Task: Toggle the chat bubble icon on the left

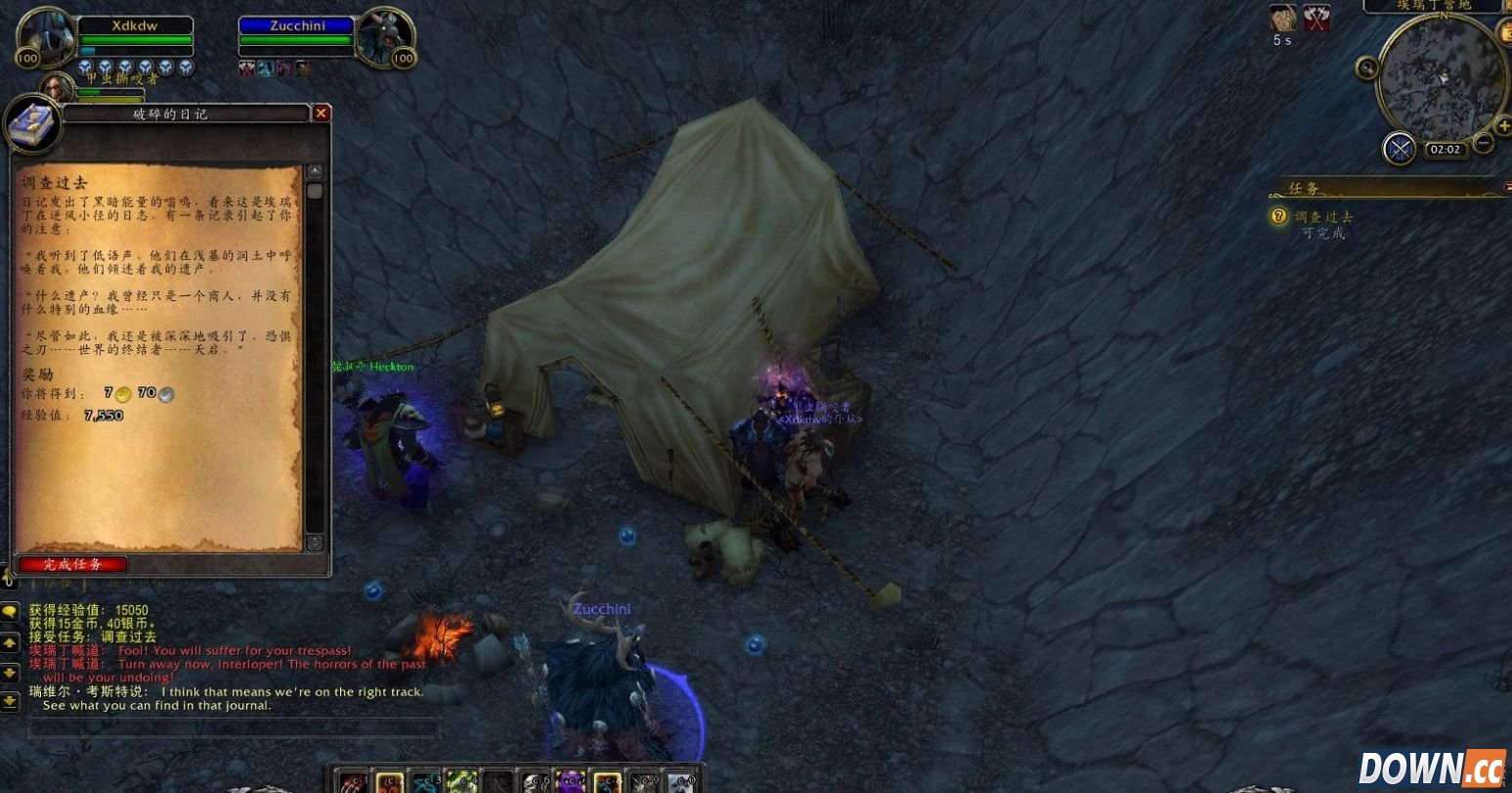Action: point(9,611)
